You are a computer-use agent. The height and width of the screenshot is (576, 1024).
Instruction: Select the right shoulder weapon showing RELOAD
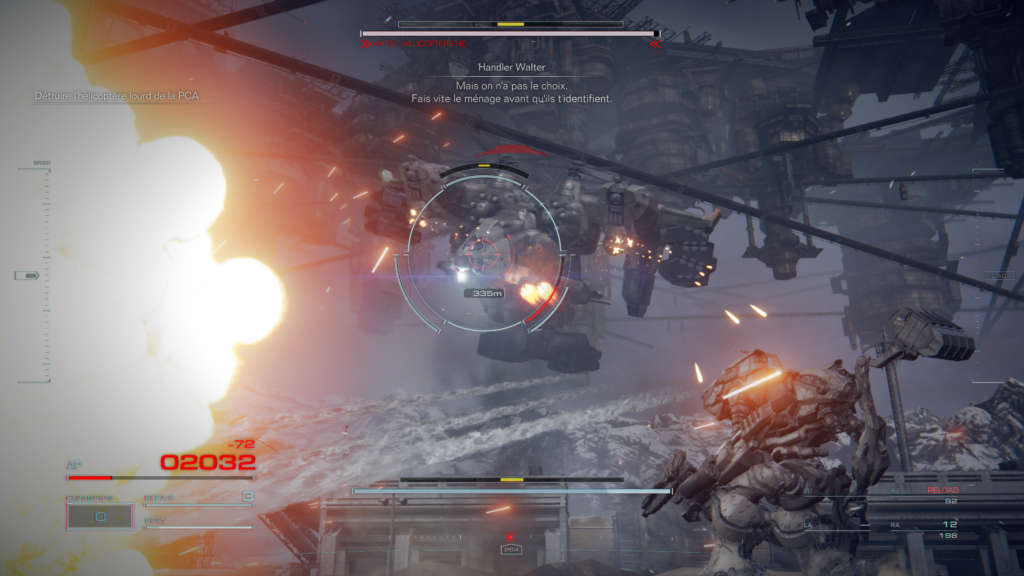pyautogui.click(x=932, y=494)
